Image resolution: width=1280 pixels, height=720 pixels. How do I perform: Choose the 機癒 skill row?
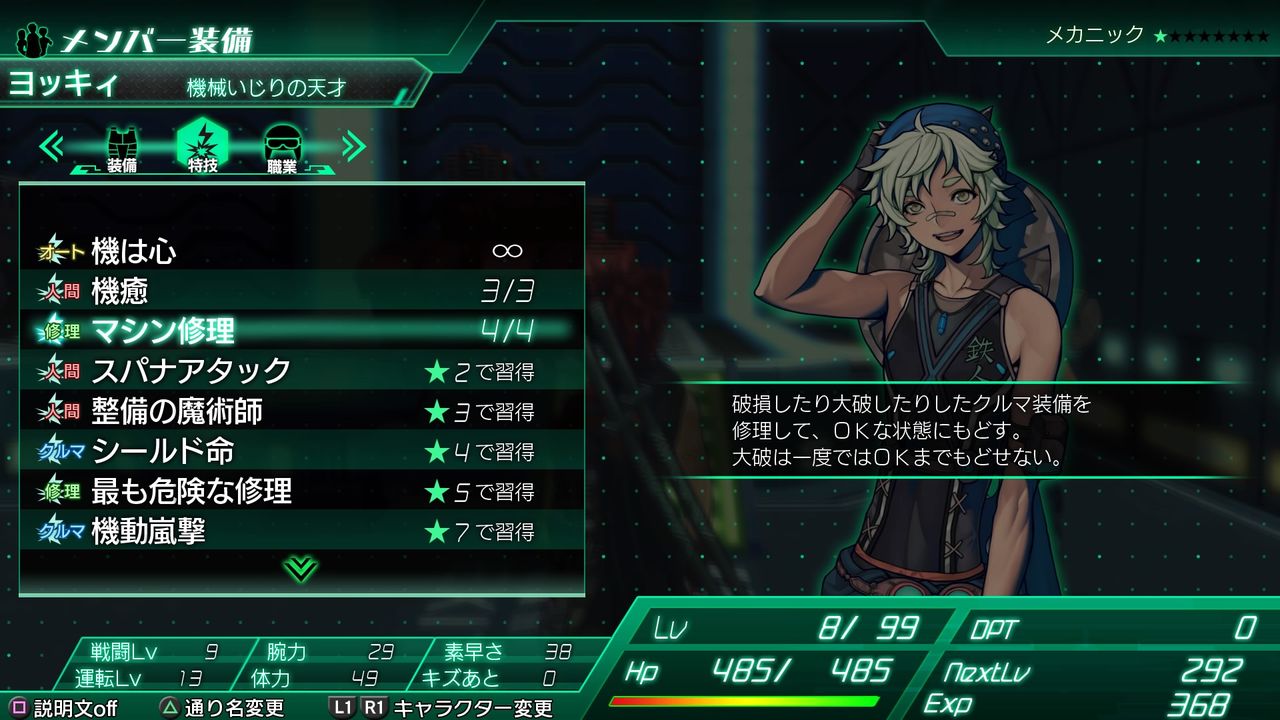pos(300,291)
